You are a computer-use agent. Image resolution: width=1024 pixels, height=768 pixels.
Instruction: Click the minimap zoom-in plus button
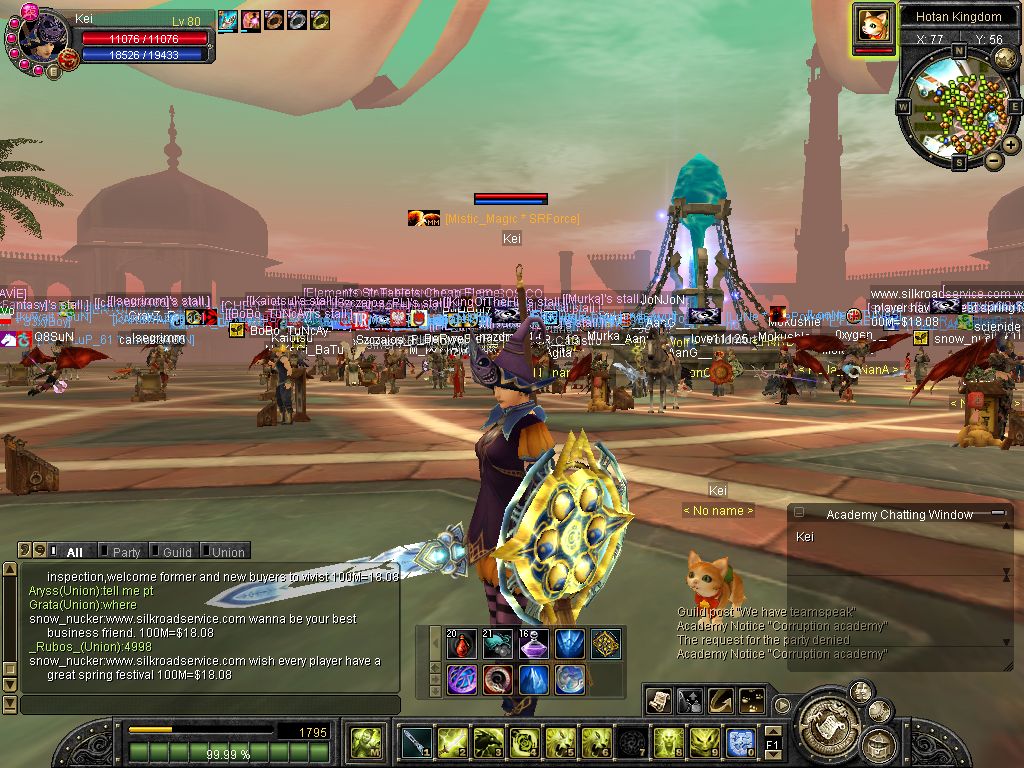click(1010, 145)
